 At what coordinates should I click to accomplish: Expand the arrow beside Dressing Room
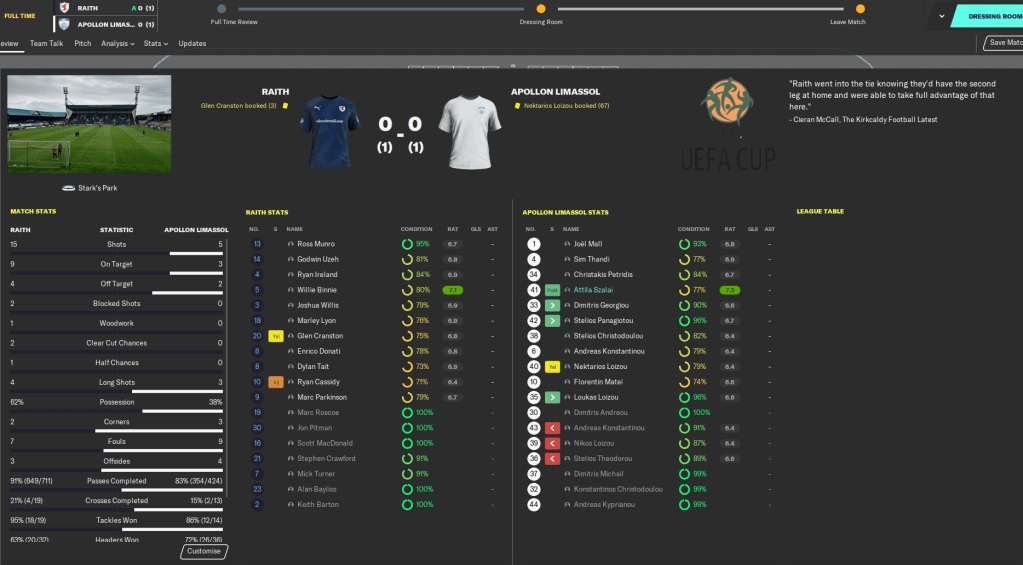pos(941,16)
